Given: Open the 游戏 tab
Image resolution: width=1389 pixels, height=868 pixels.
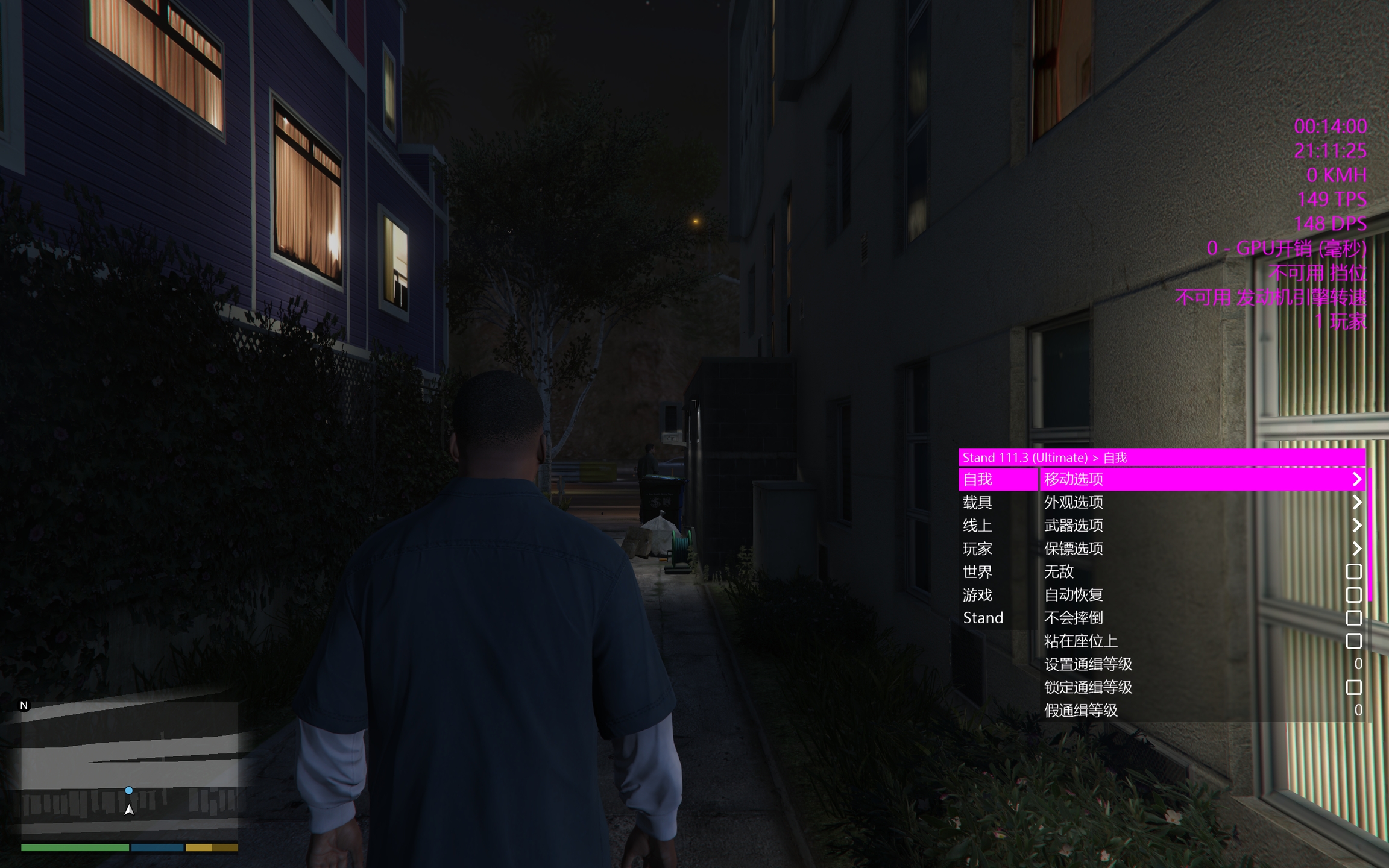Looking at the screenshot, I should coord(978,595).
